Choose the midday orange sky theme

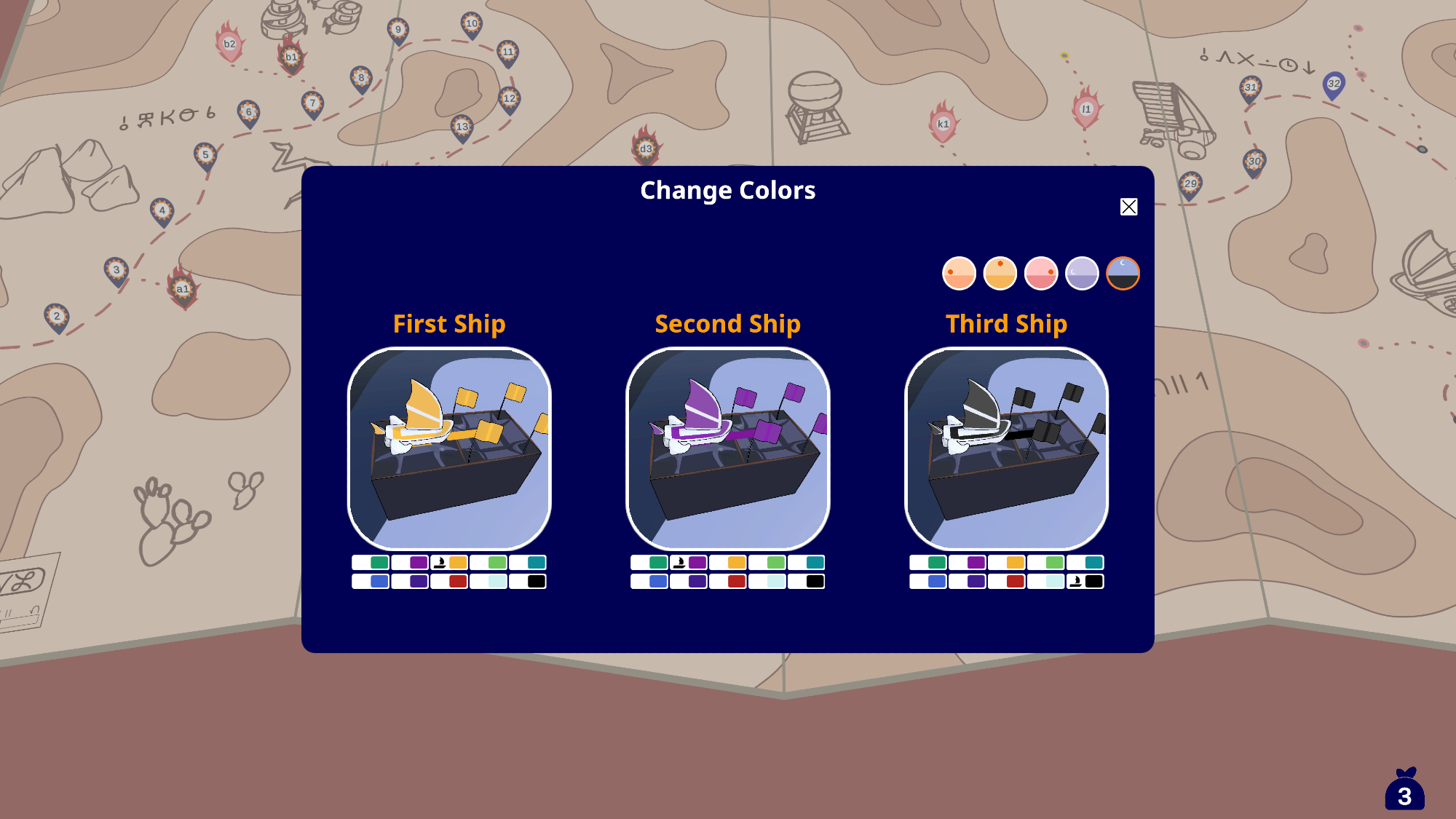1000,274
